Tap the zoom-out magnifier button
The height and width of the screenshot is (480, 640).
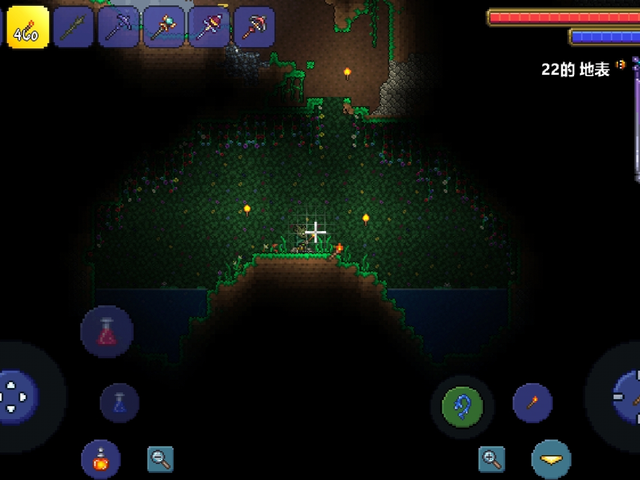click(160, 459)
